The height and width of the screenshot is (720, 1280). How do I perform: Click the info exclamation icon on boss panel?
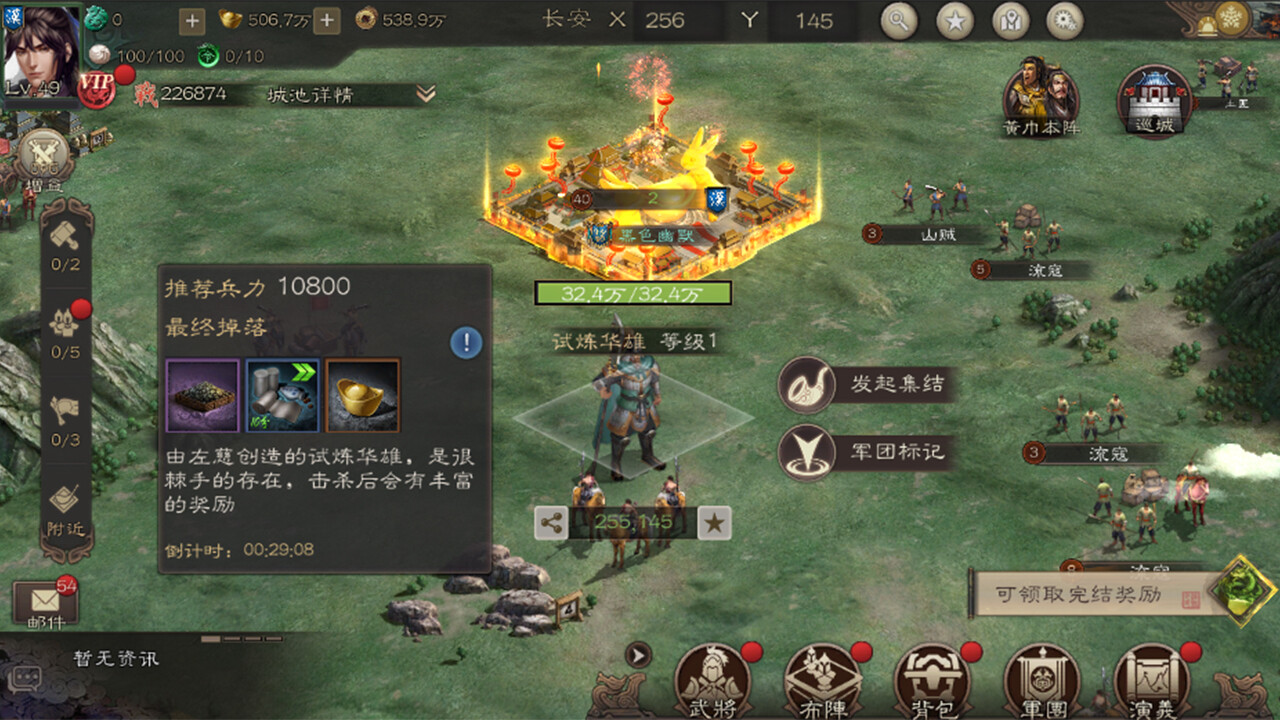(x=463, y=340)
